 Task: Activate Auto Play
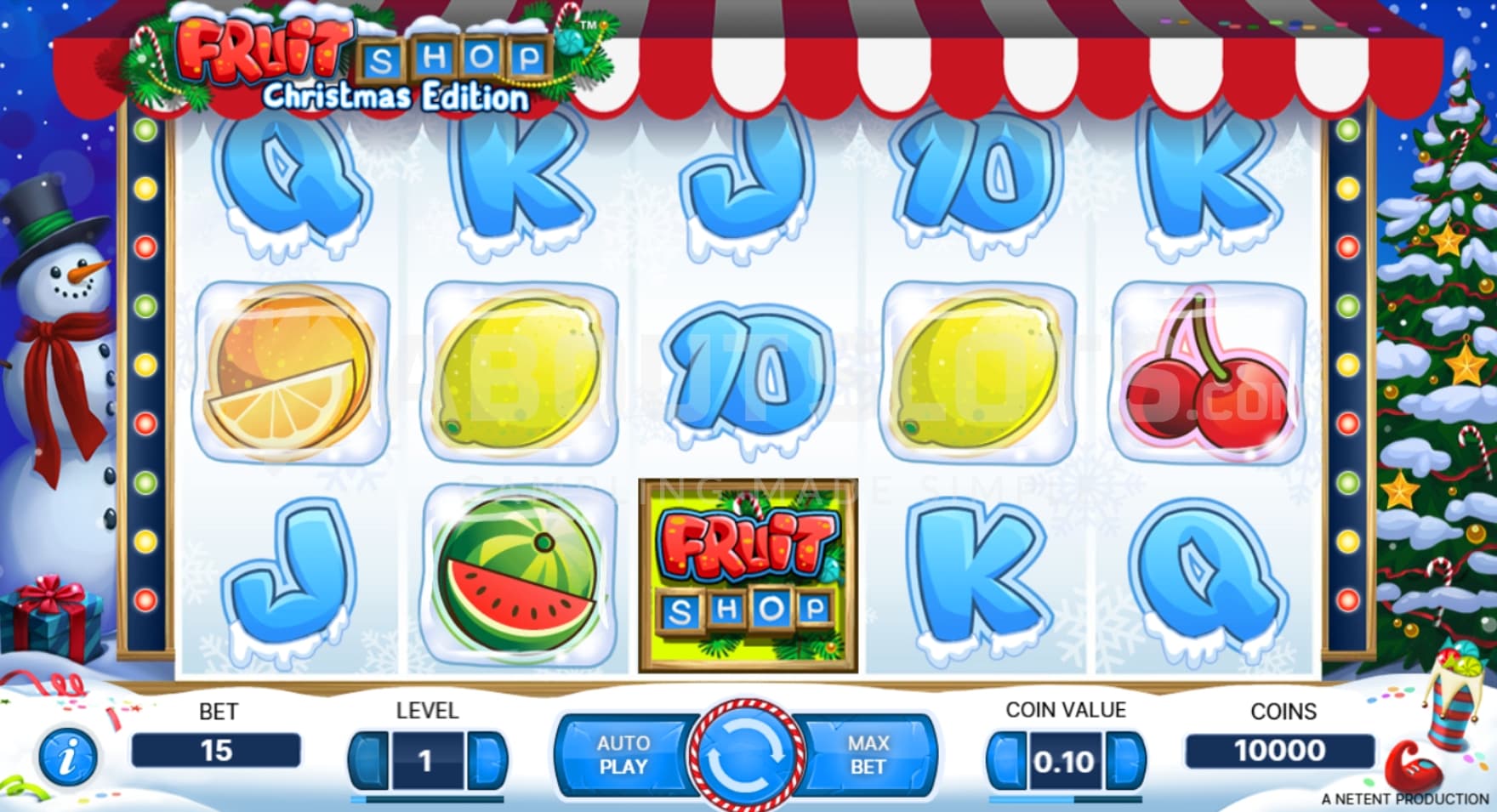click(623, 755)
